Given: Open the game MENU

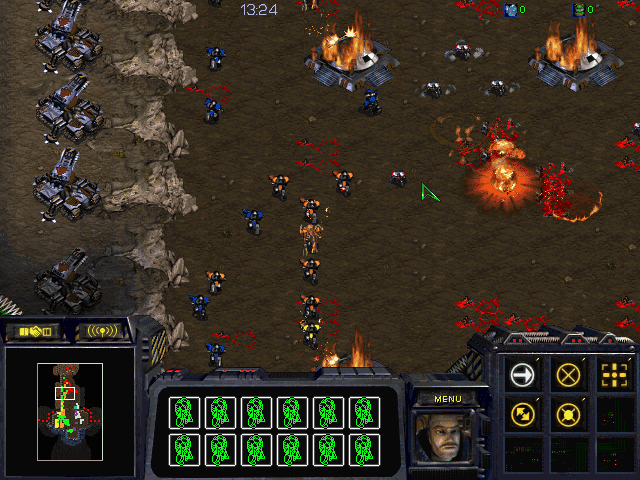Looking at the screenshot, I should click(448, 399).
